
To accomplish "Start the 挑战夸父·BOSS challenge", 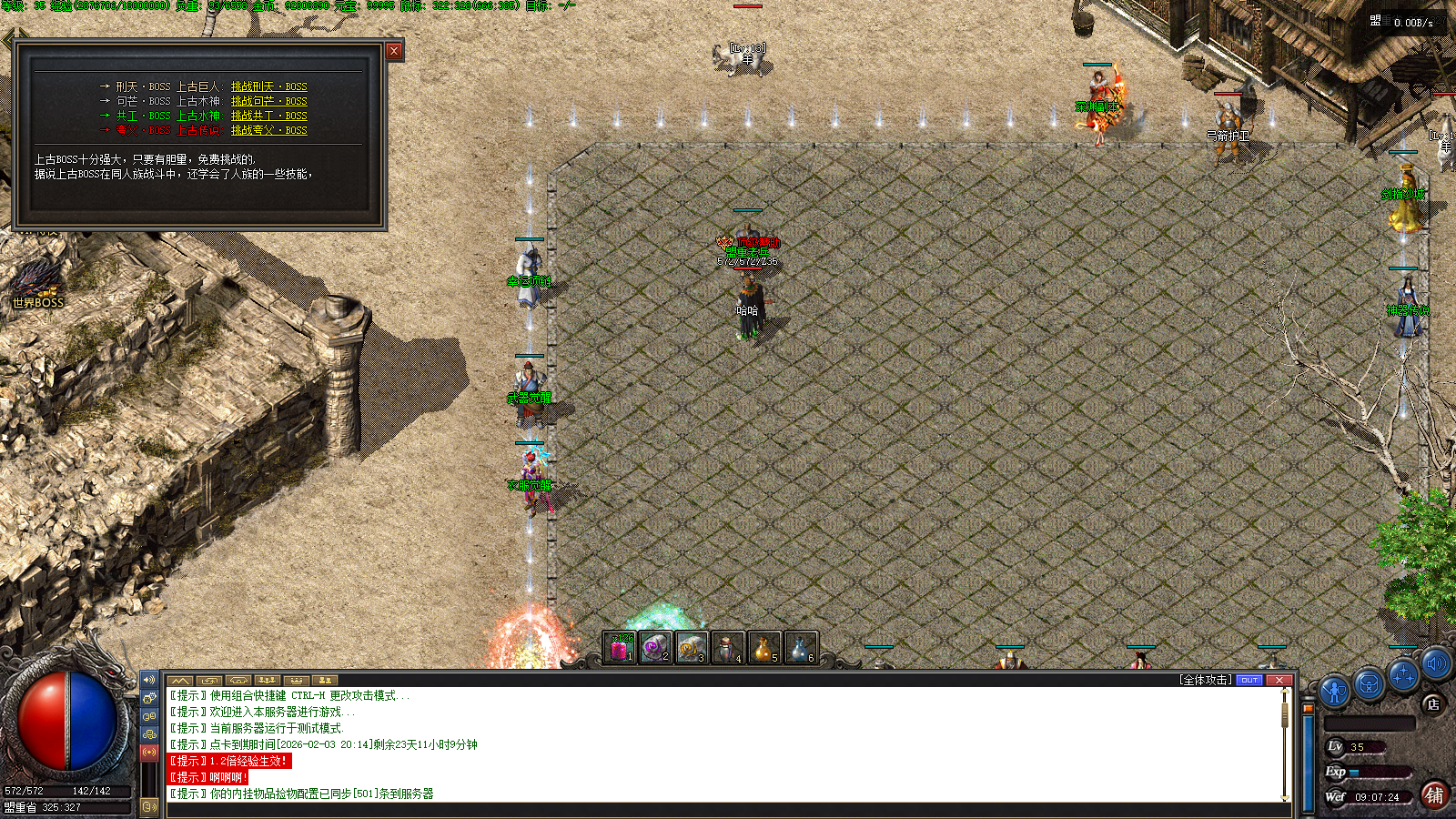I will point(268,131).
